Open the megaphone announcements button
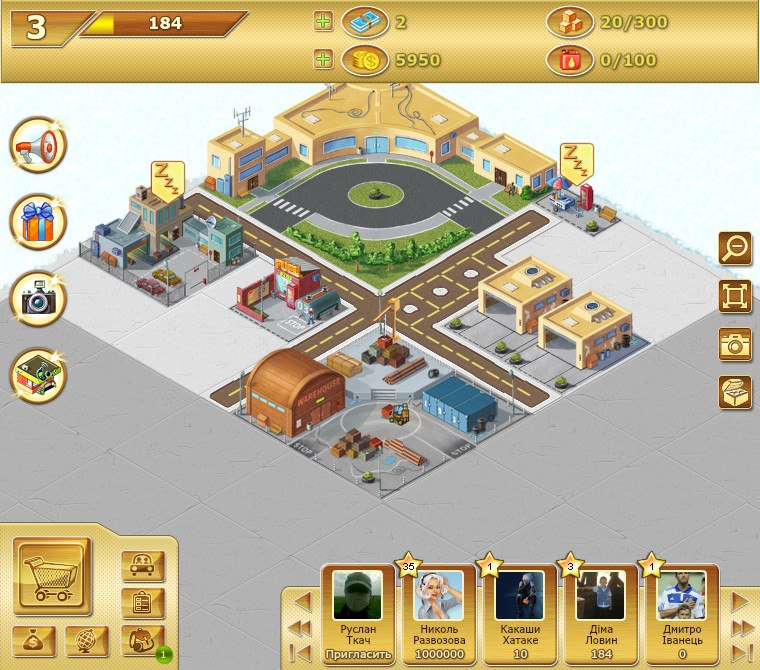The height and width of the screenshot is (670, 760). point(38,147)
